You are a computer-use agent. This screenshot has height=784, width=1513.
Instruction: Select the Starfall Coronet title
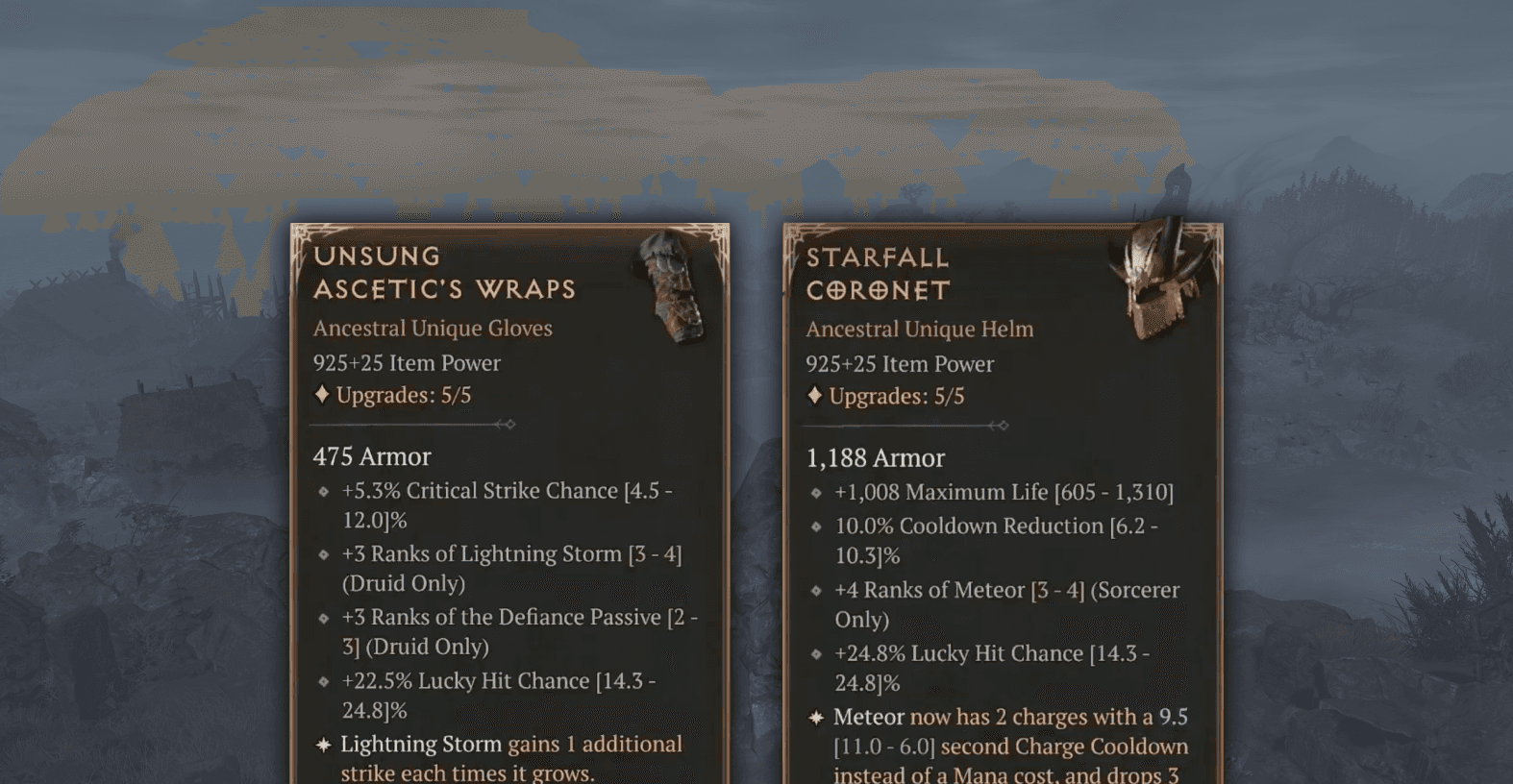[x=877, y=274]
